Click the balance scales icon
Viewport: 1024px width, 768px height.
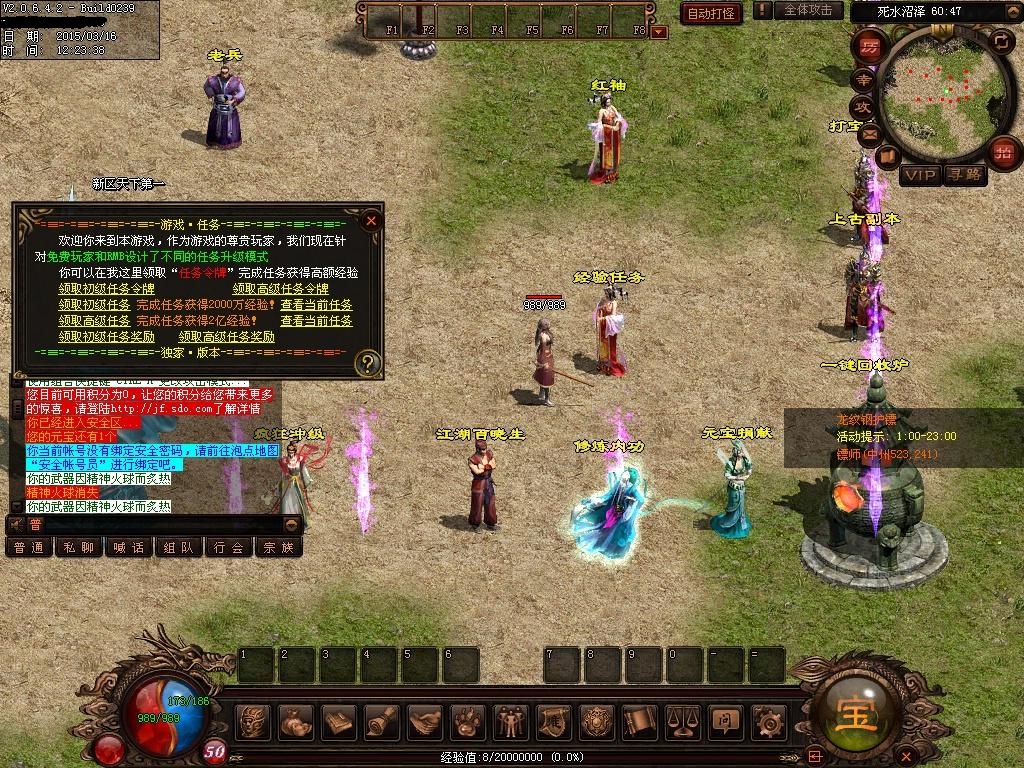pyautogui.click(x=682, y=721)
